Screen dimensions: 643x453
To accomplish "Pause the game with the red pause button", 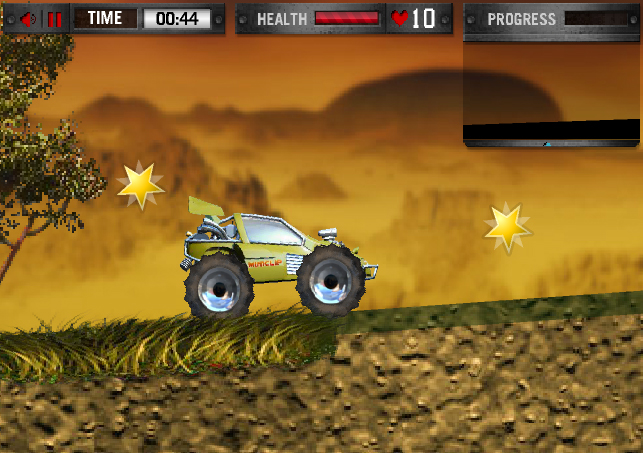I will 55,19.
